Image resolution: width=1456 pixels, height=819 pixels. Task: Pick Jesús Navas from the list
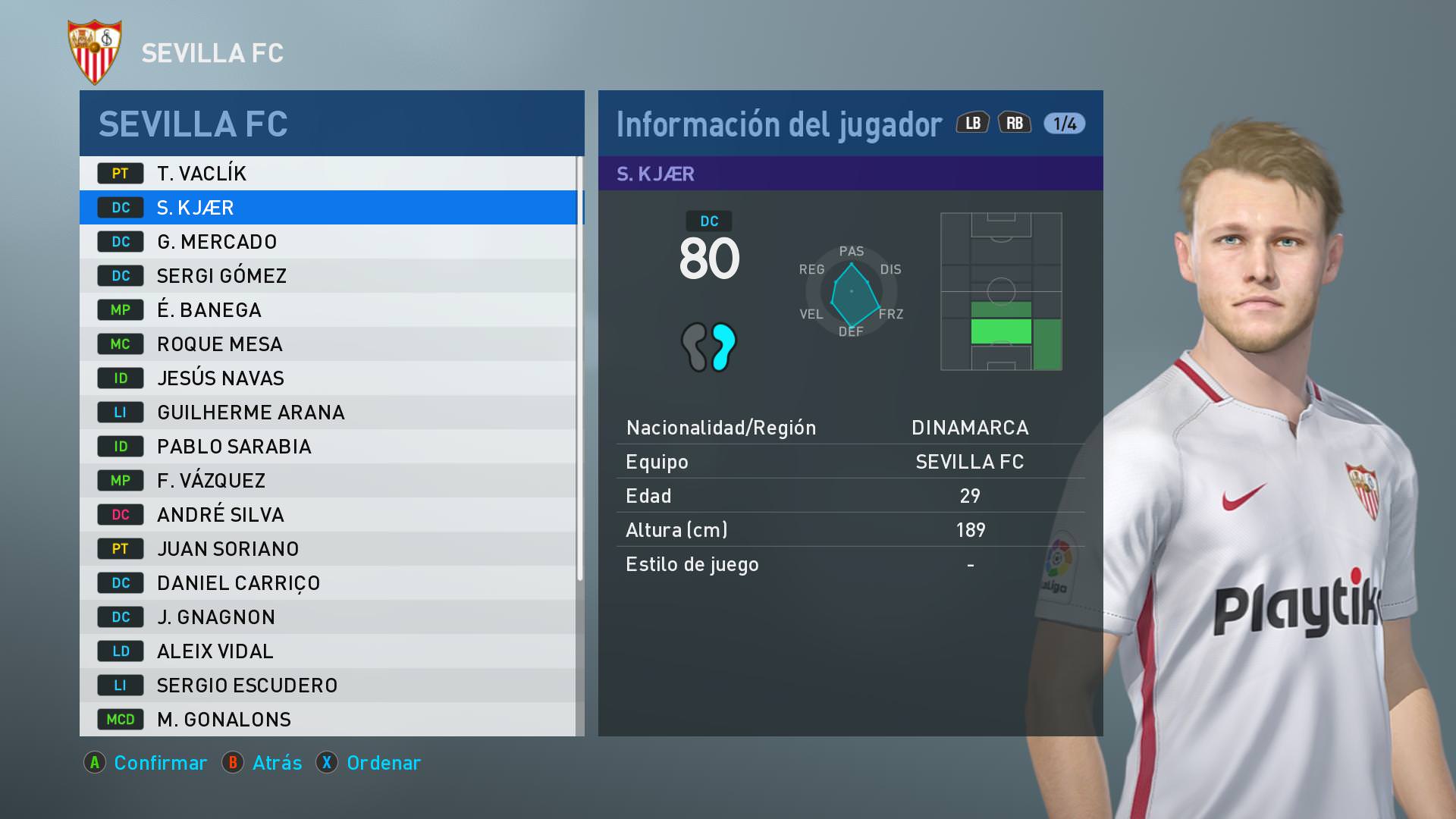[328, 378]
